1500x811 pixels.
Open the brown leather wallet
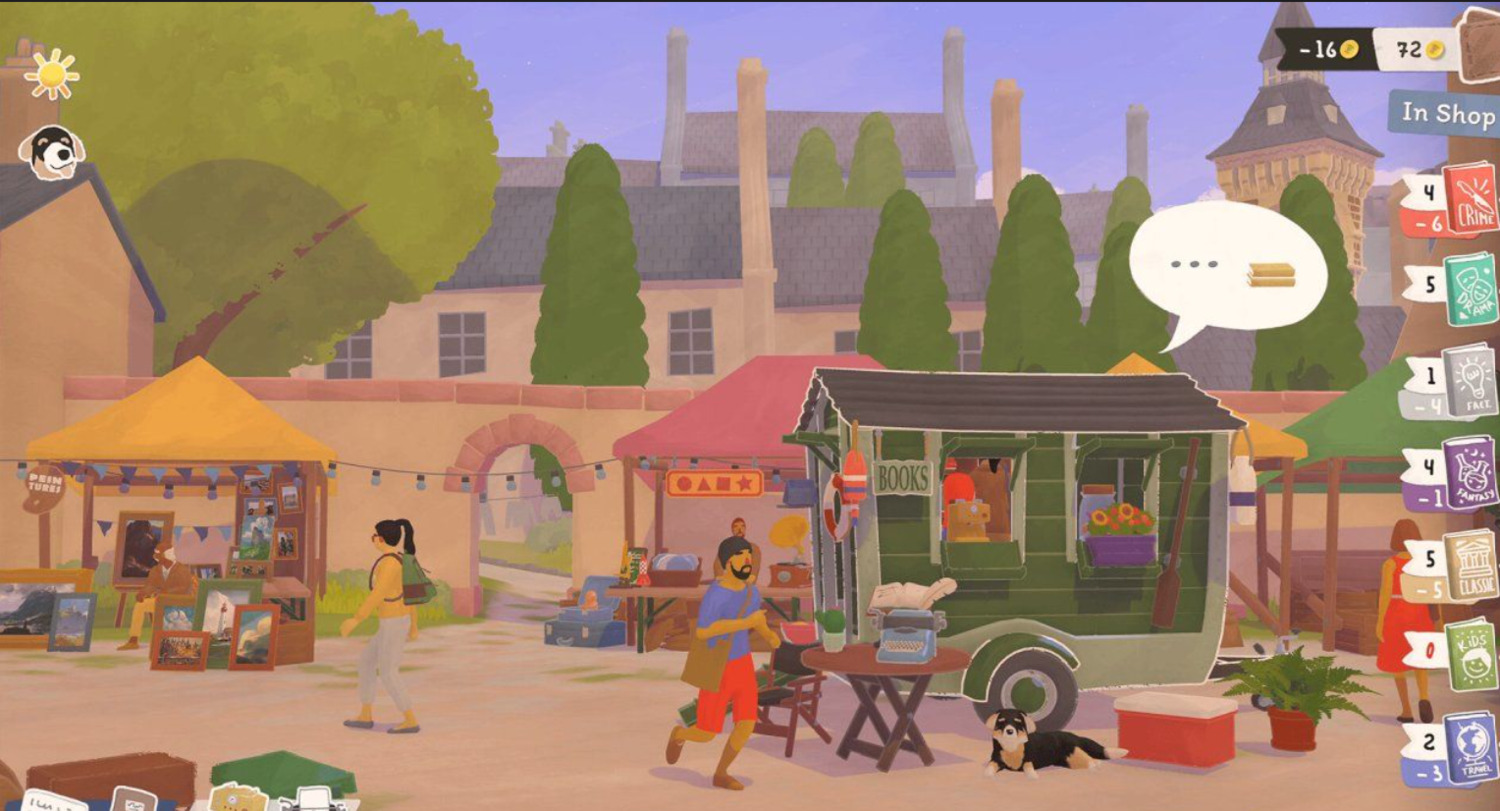pos(1482,47)
